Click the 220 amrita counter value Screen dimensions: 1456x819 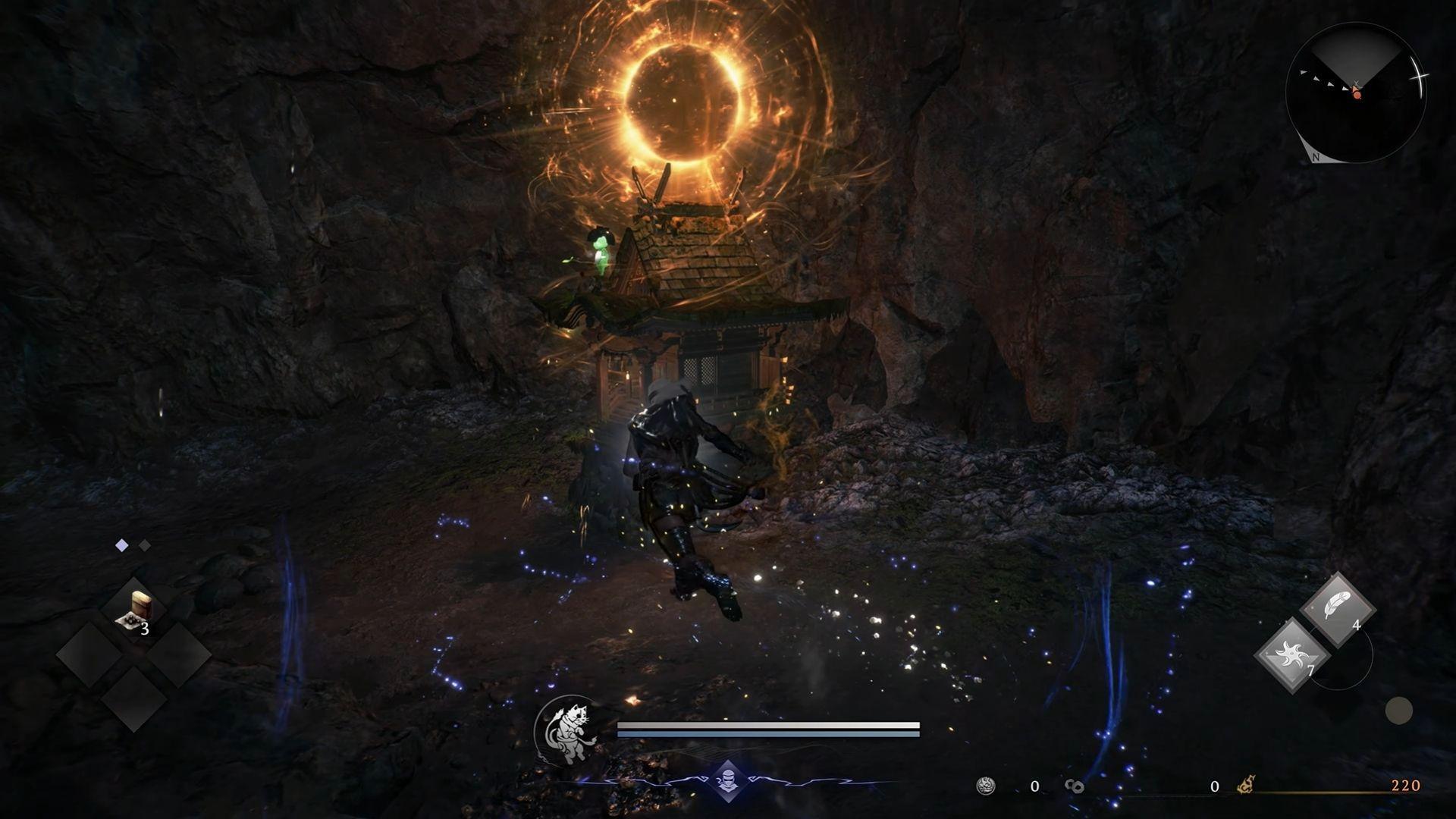click(x=1406, y=786)
